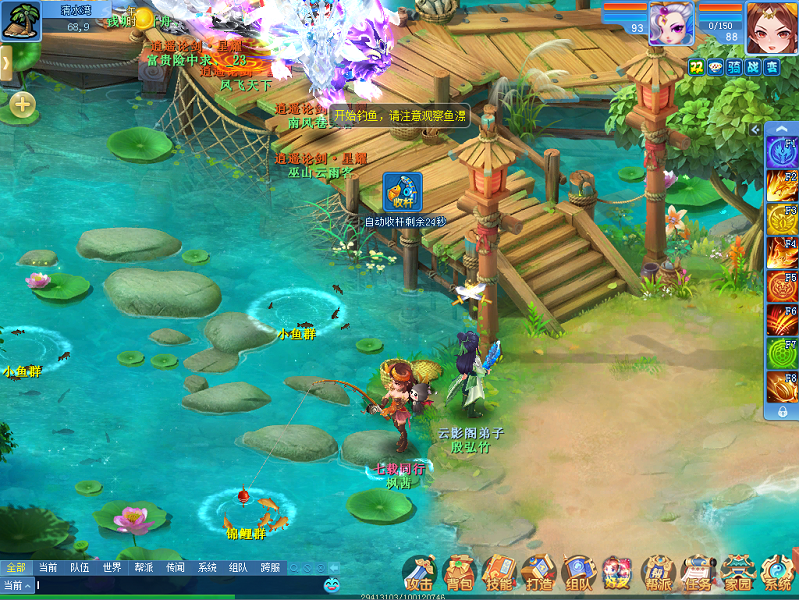This screenshot has width=799, height=600.
Task: Switch to the 世界 chat tab
Action: [112, 567]
